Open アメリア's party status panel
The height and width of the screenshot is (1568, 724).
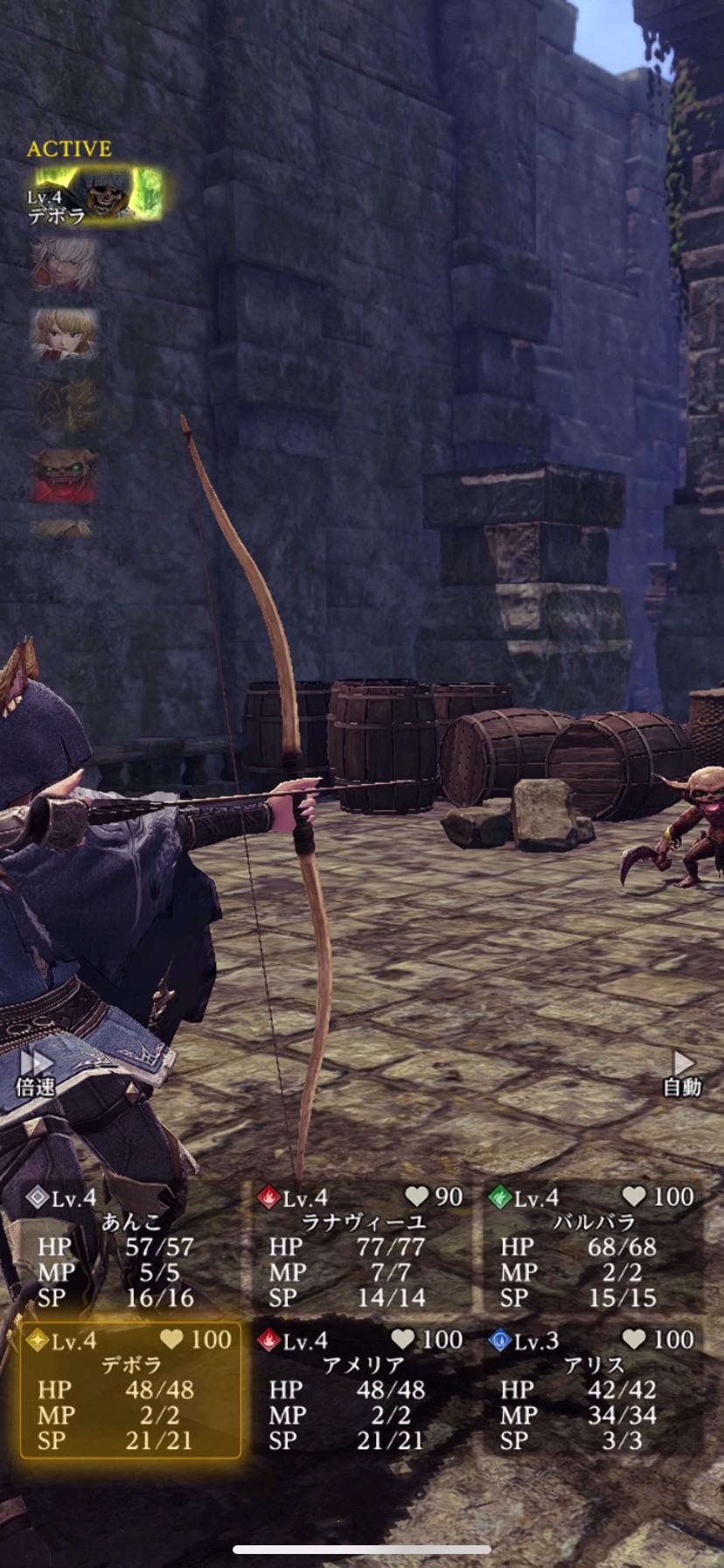(x=362, y=1389)
